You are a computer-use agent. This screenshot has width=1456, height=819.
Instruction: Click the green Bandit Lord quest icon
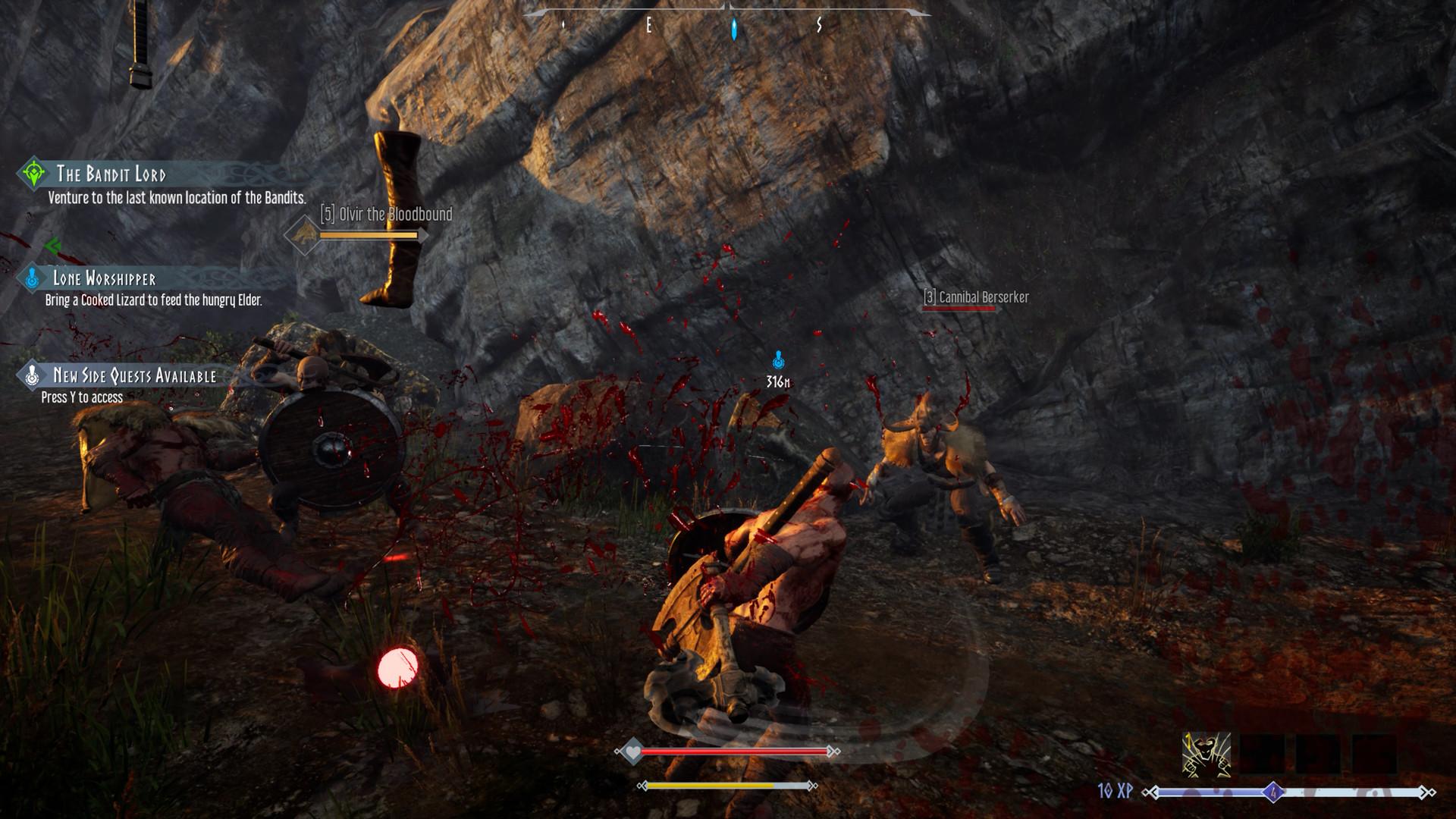(34, 174)
